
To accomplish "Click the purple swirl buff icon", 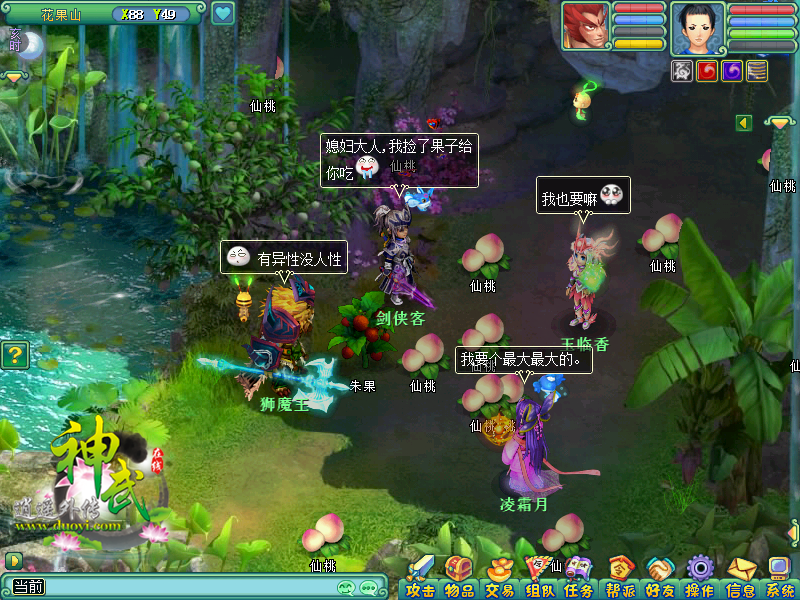I will (732, 71).
